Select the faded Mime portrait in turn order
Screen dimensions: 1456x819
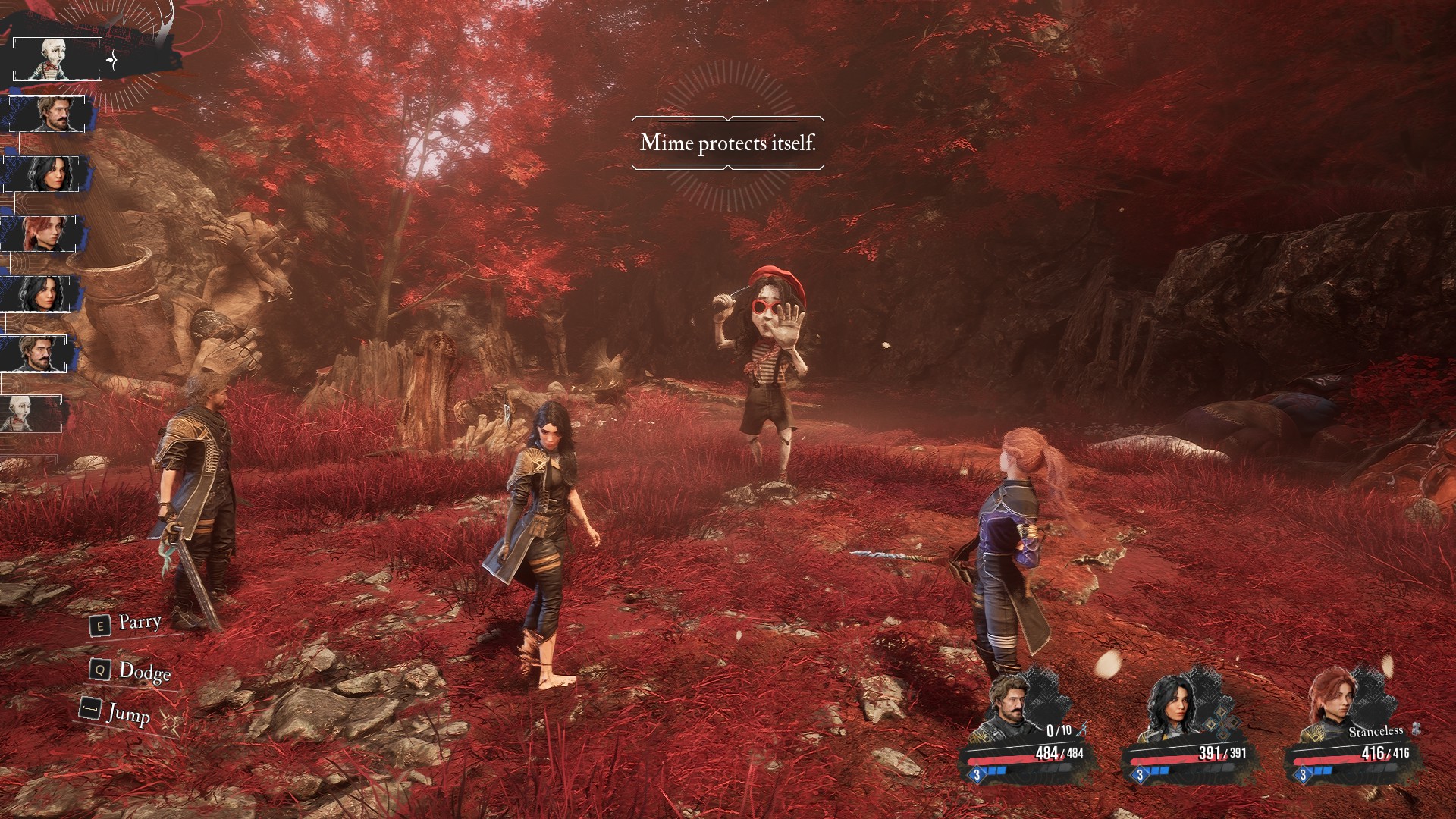coord(31,413)
